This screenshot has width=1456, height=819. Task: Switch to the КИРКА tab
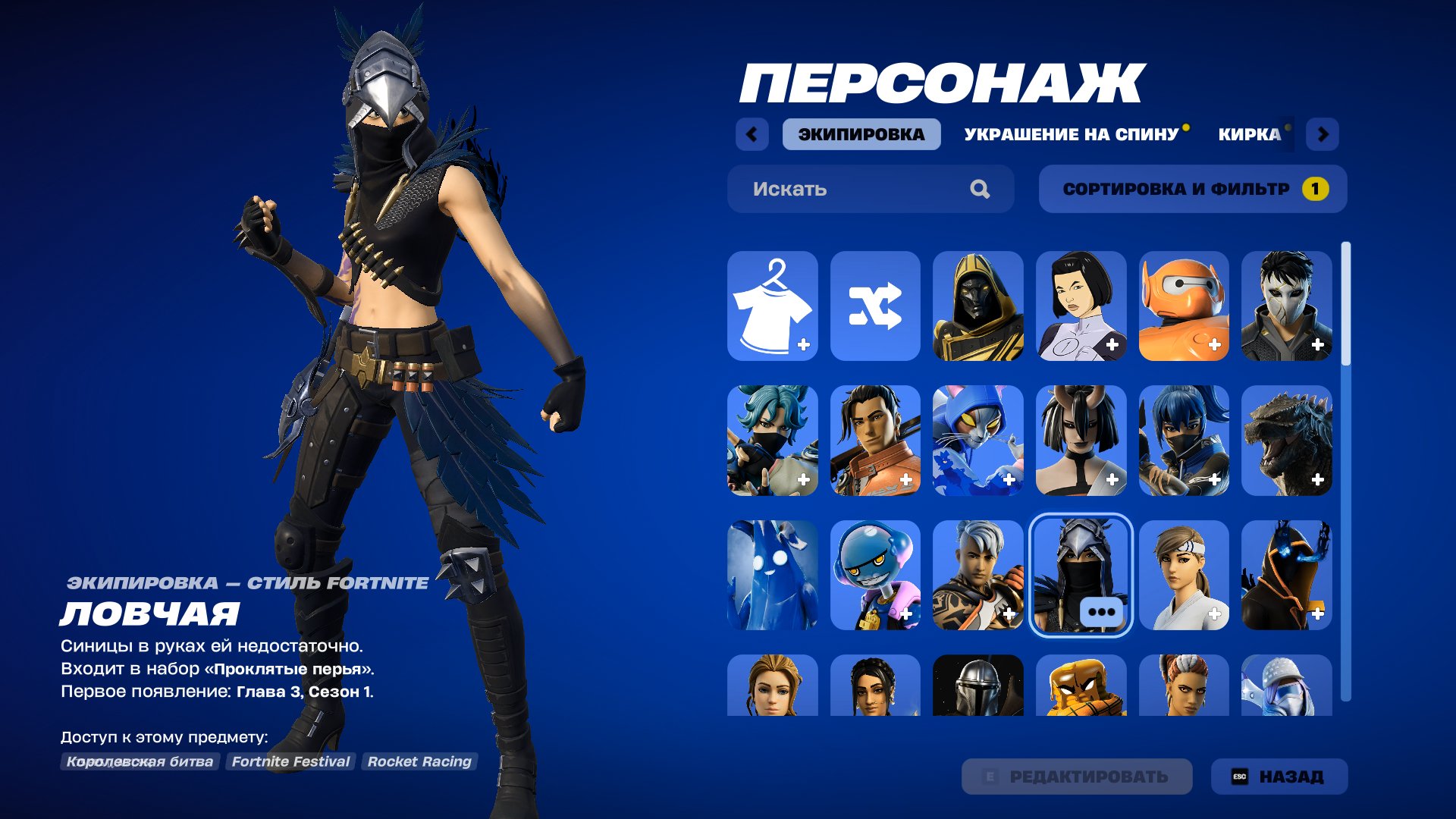click(x=1246, y=135)
